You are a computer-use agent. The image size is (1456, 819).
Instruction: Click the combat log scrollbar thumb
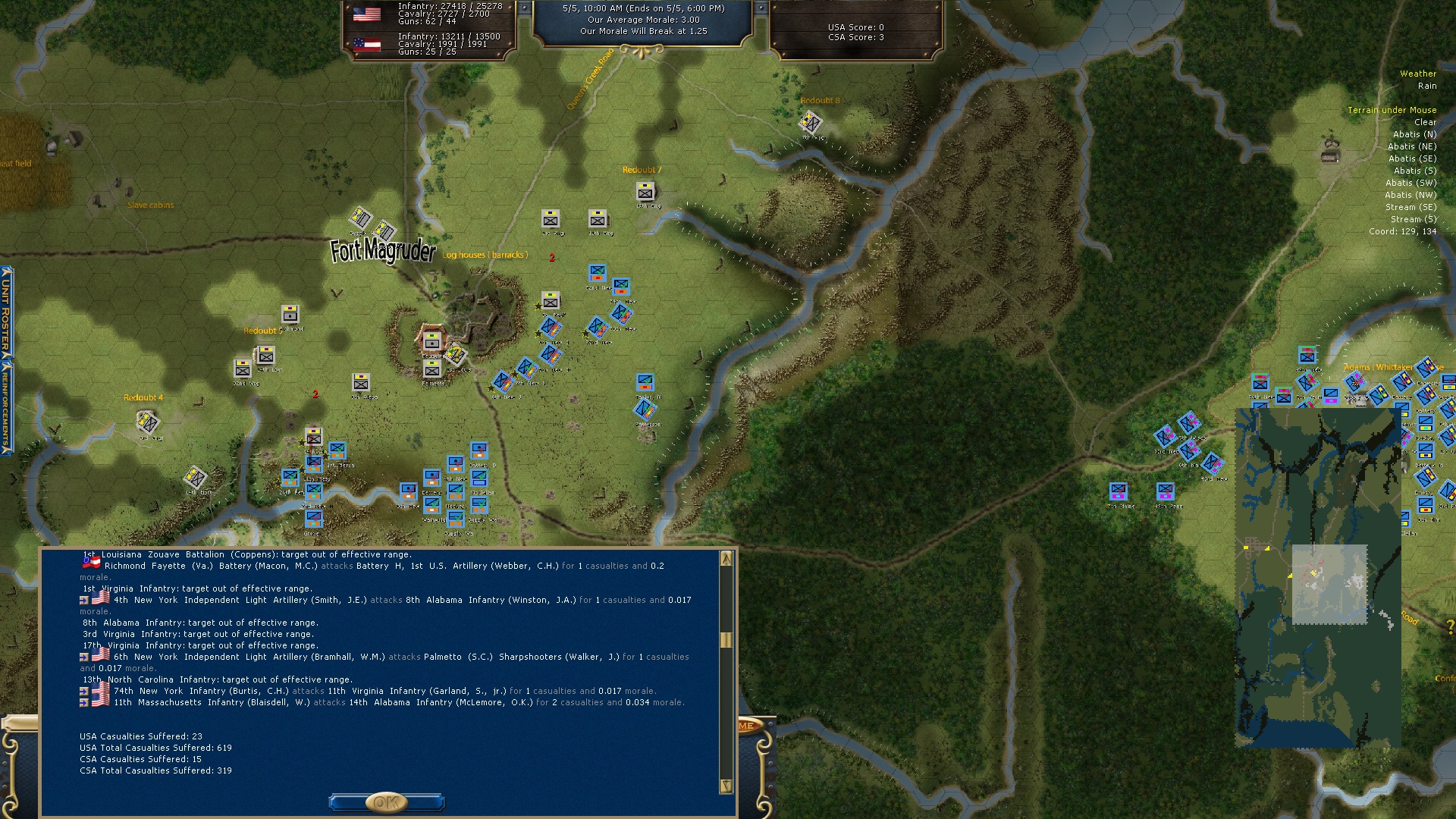[x=726, y=639]
